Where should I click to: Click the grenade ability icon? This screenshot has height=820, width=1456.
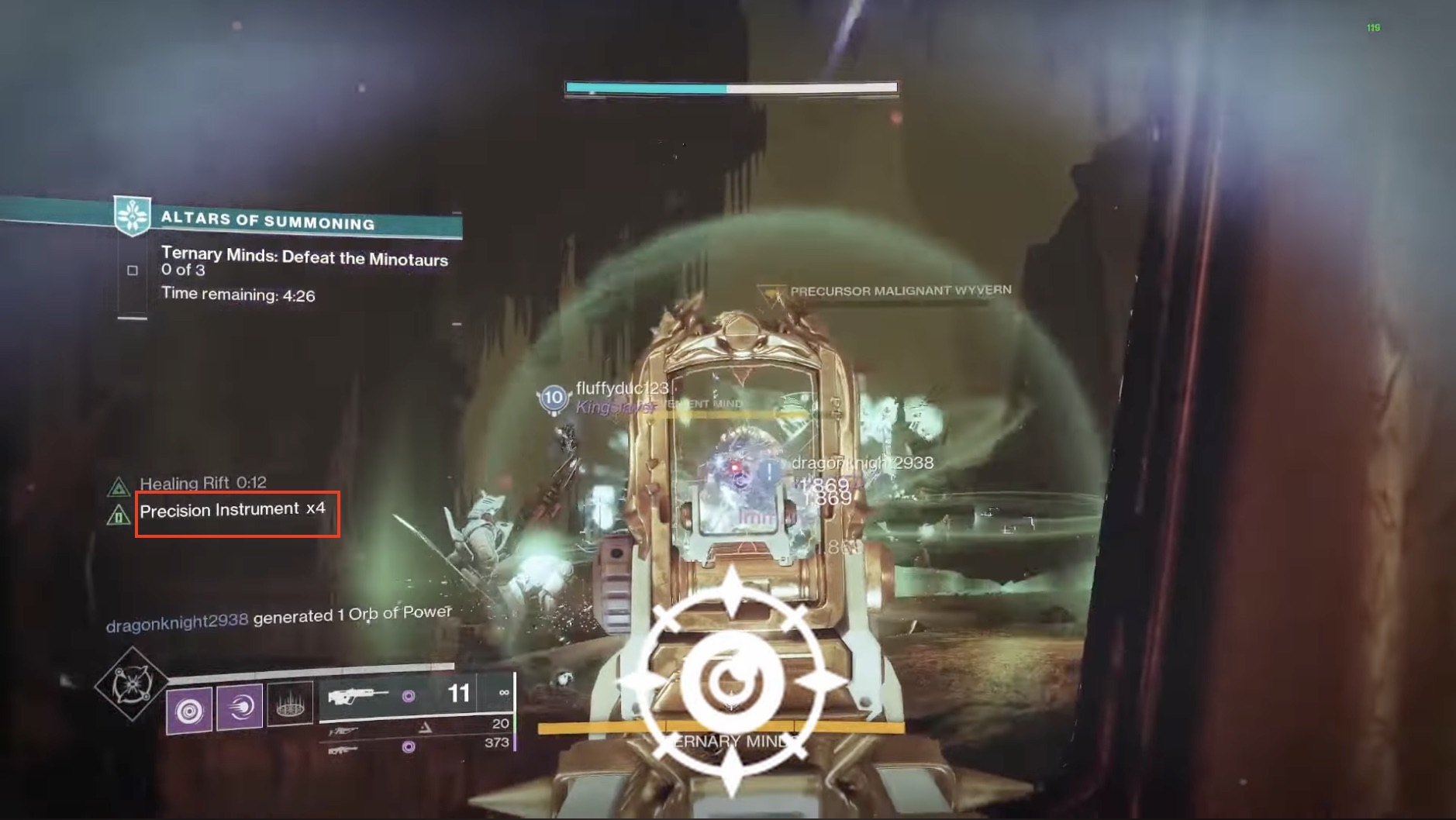(x=189, y=708)
